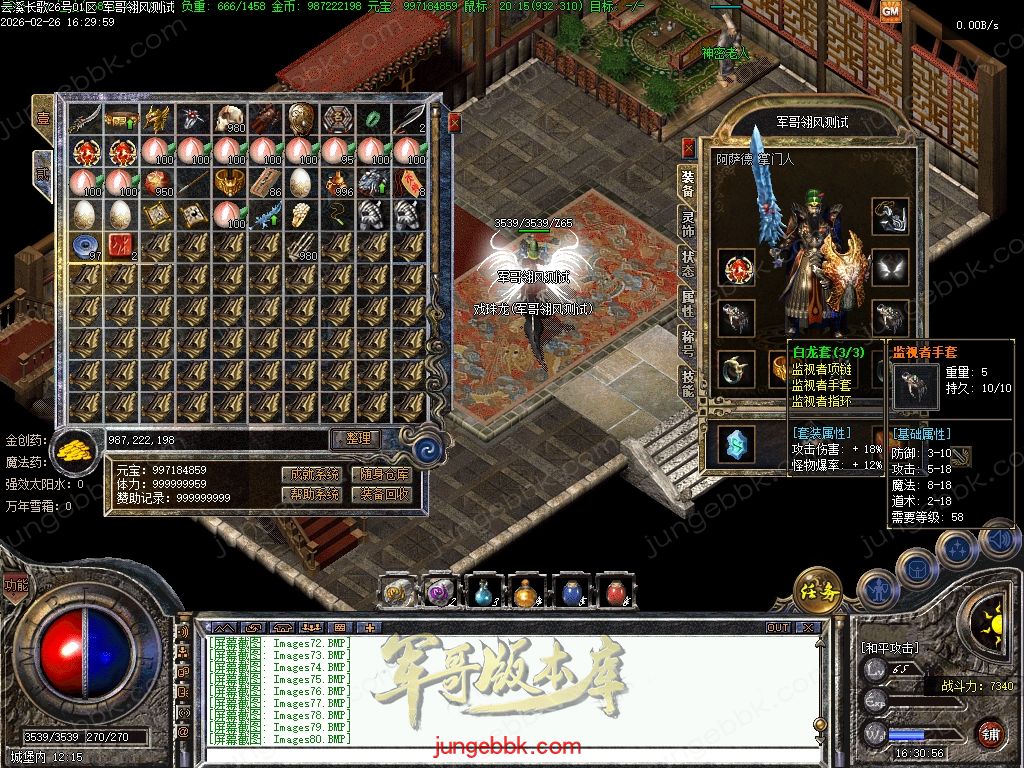The image size is (1024, 768).
Task: Select the green jade ring in bag
Action: (374, 118)
